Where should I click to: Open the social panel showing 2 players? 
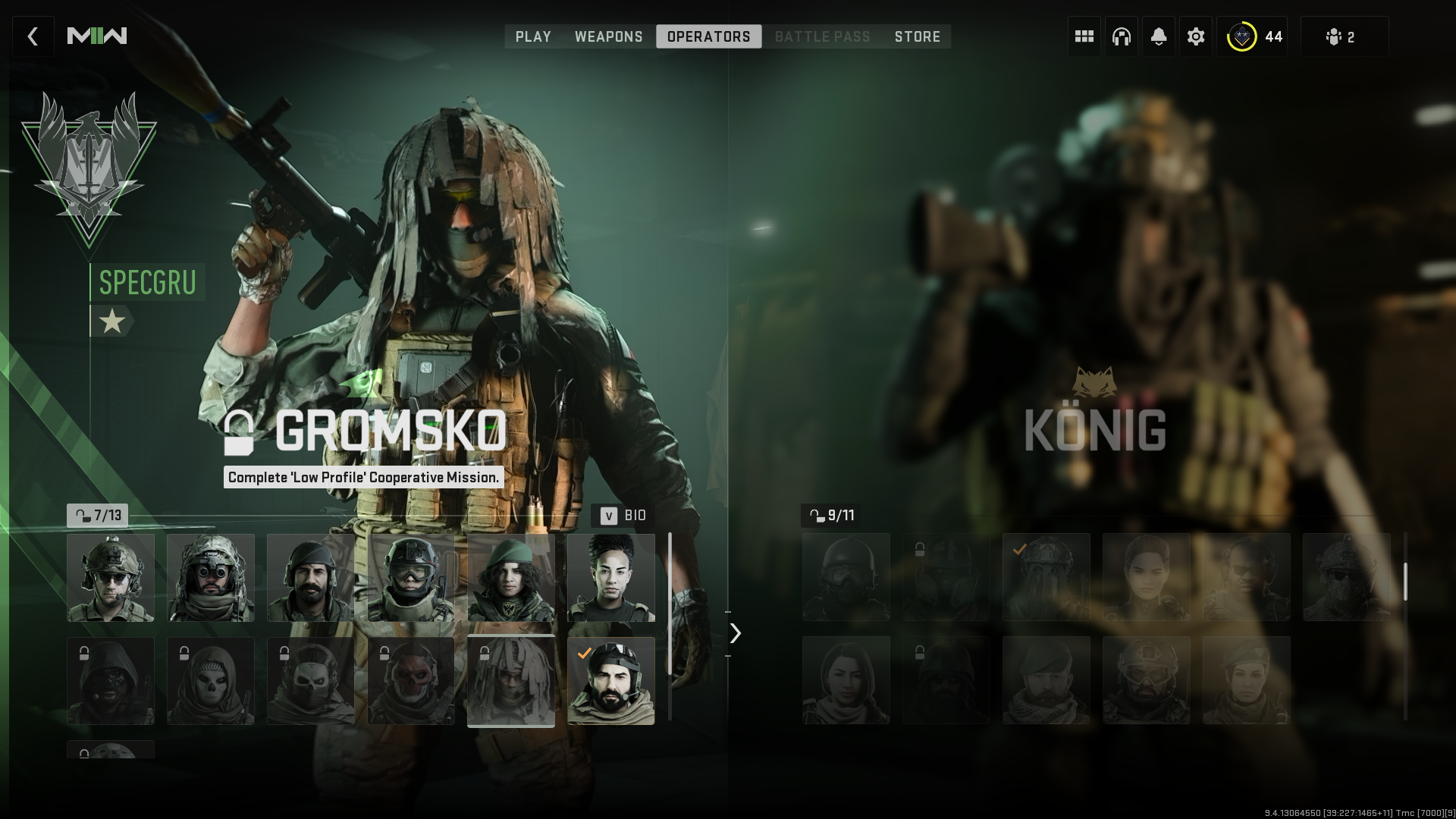1345,36
